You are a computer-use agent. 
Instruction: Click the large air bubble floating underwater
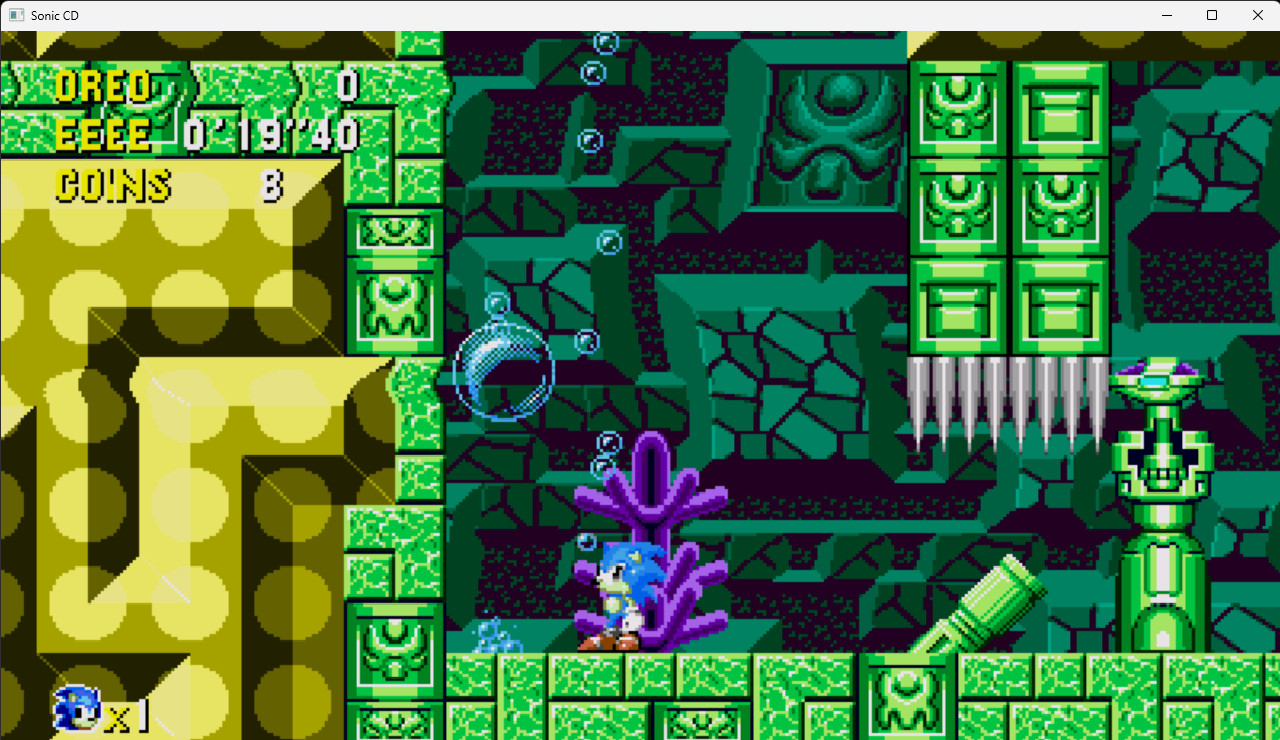pyautogui.click(x=503, y=373)
